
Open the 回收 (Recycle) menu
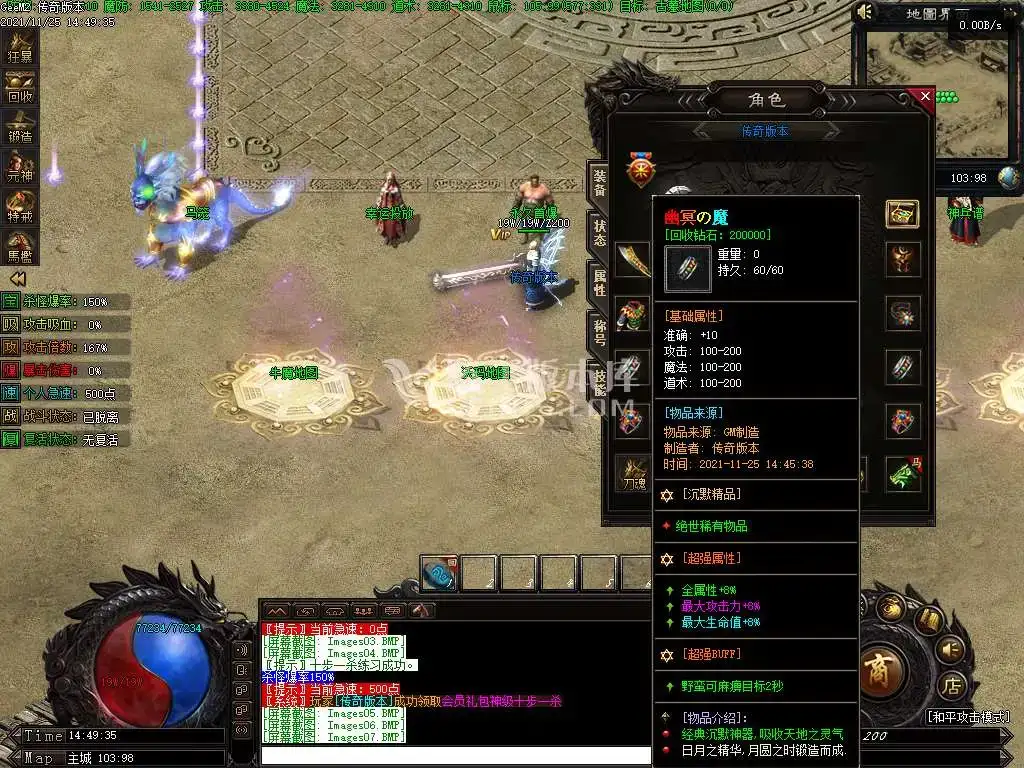20,88
